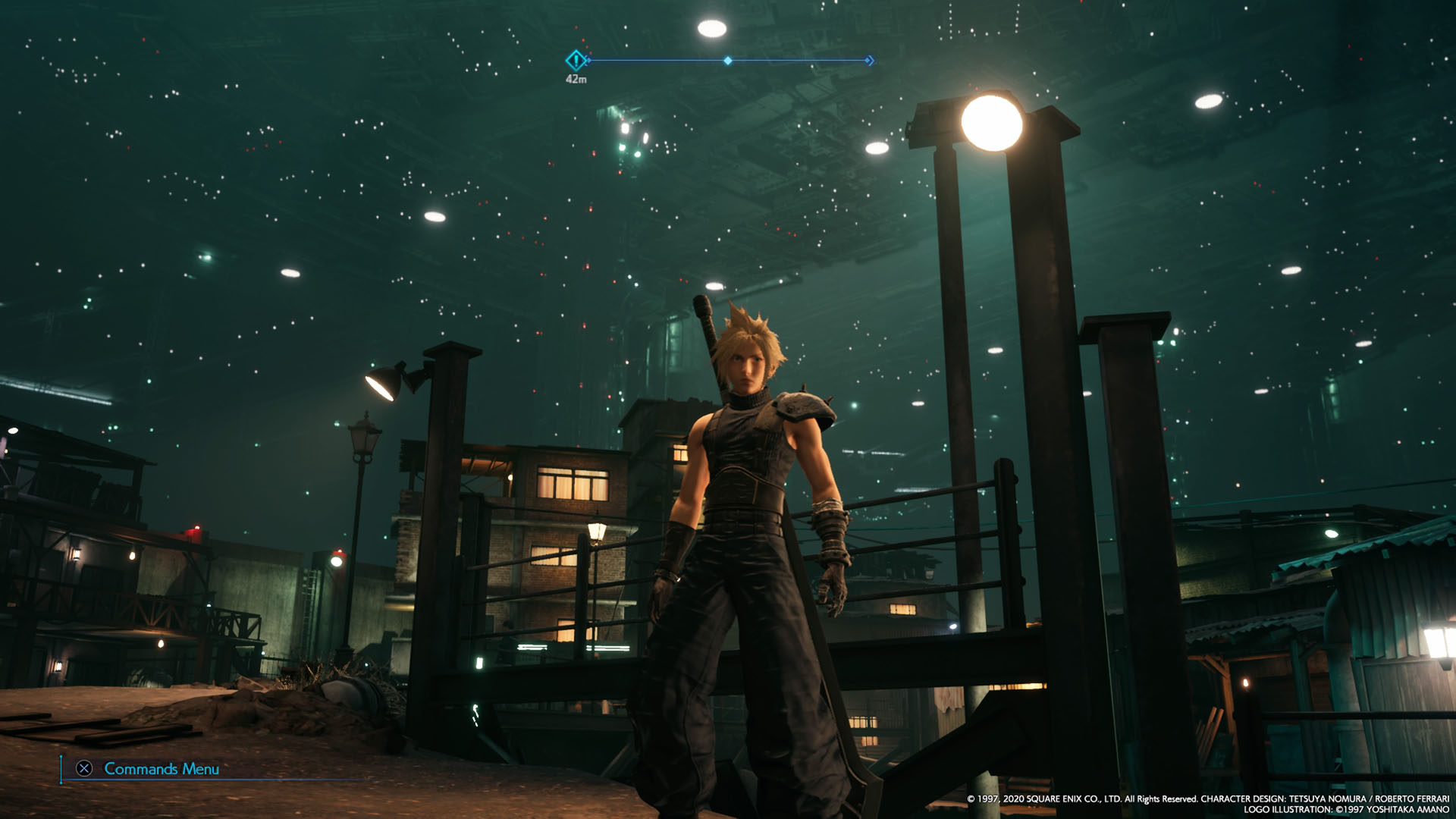Open the Commands Menu
The width and height of the screenshot is (1456, 819).
163,768
